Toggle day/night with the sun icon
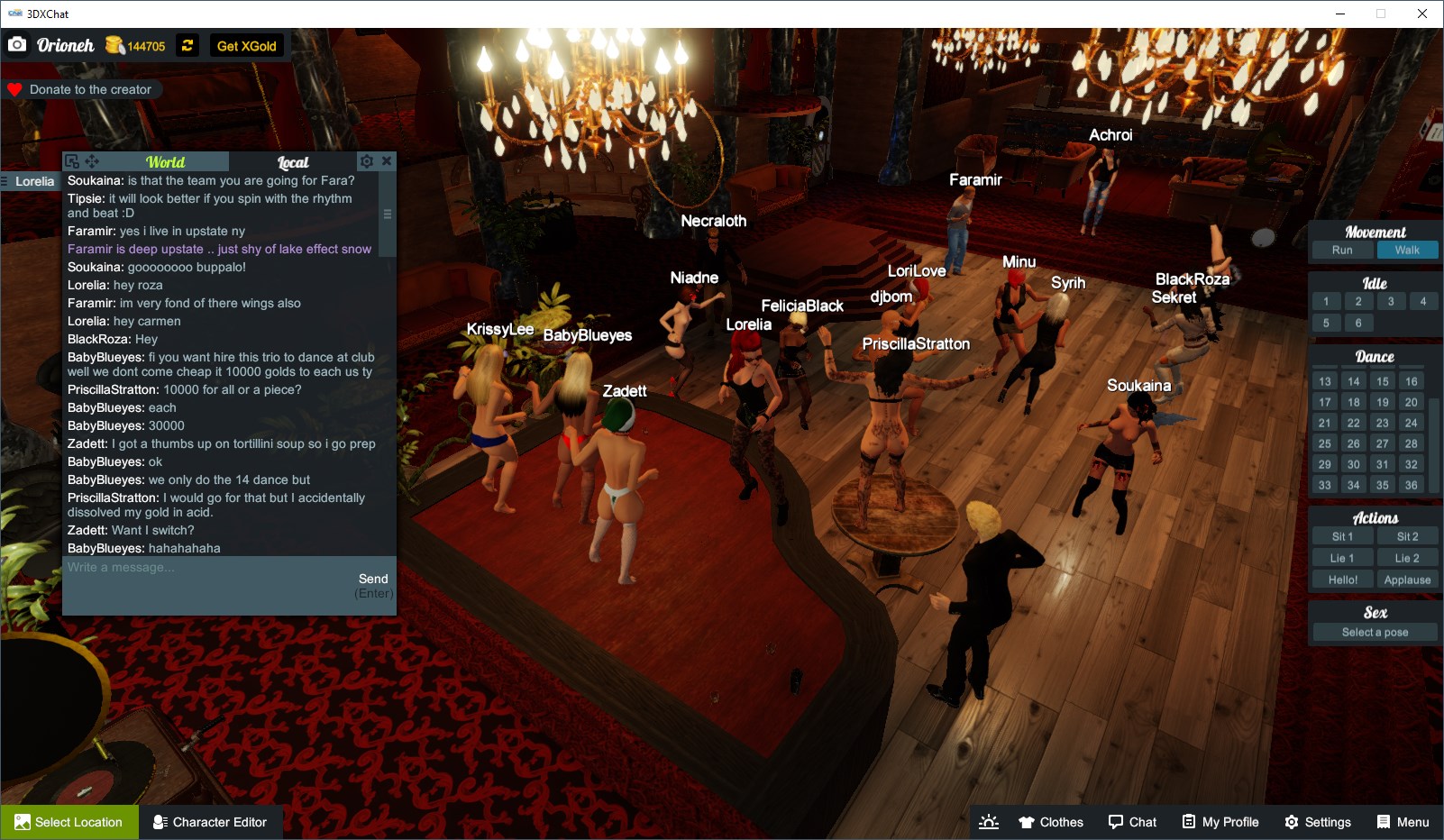 tap(989, 821)
